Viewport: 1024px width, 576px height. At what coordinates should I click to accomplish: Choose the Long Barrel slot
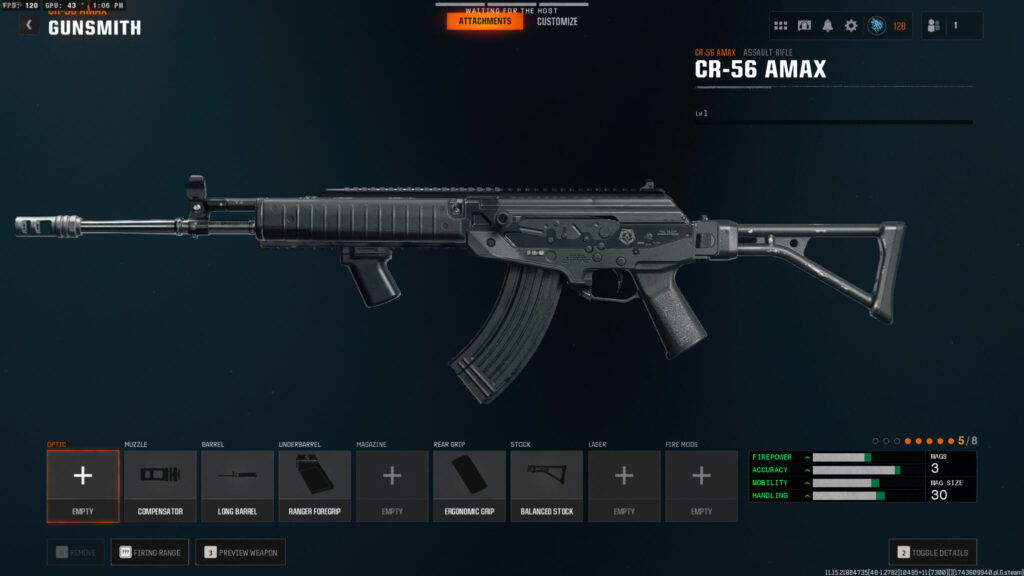click(237, 485)
